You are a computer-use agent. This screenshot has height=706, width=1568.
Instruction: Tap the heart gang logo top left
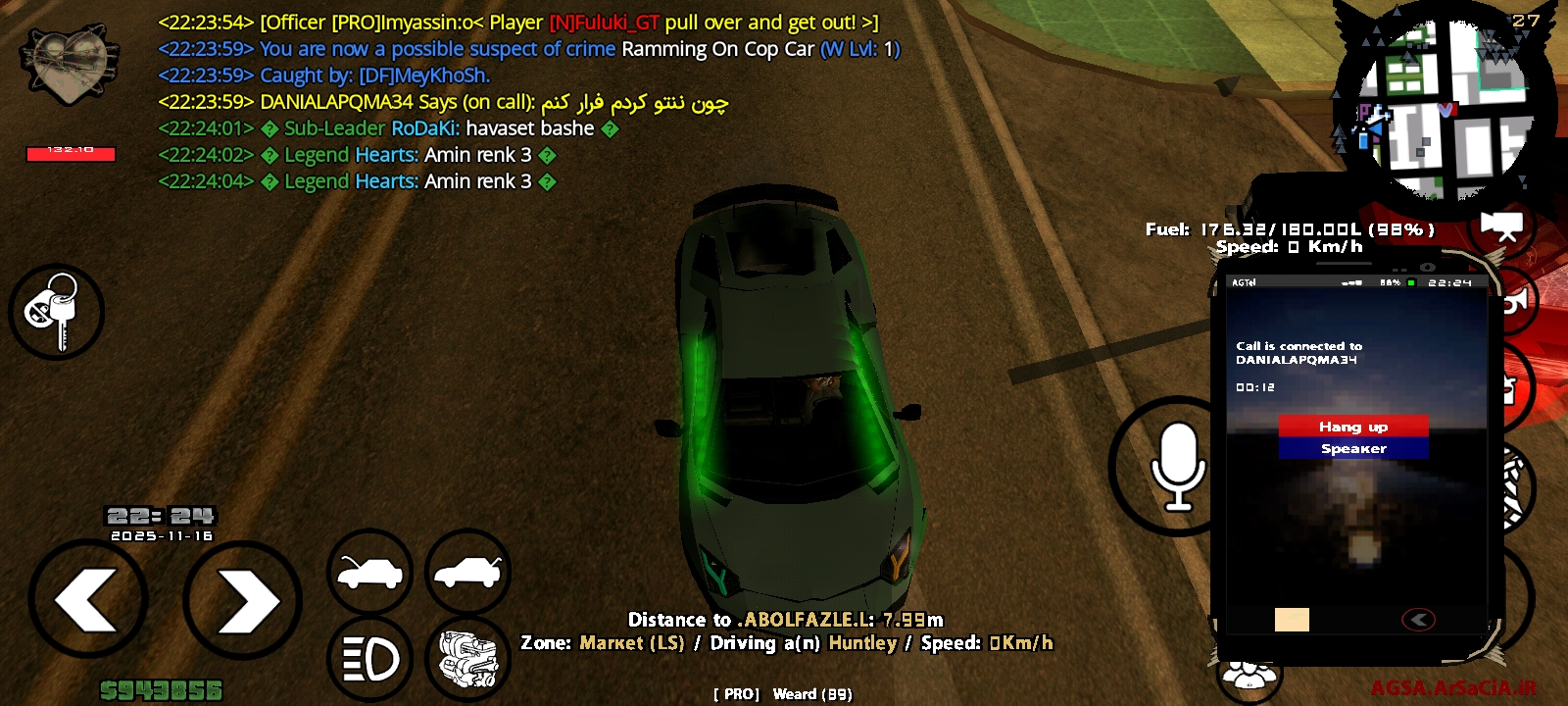(x=69, y=64)
